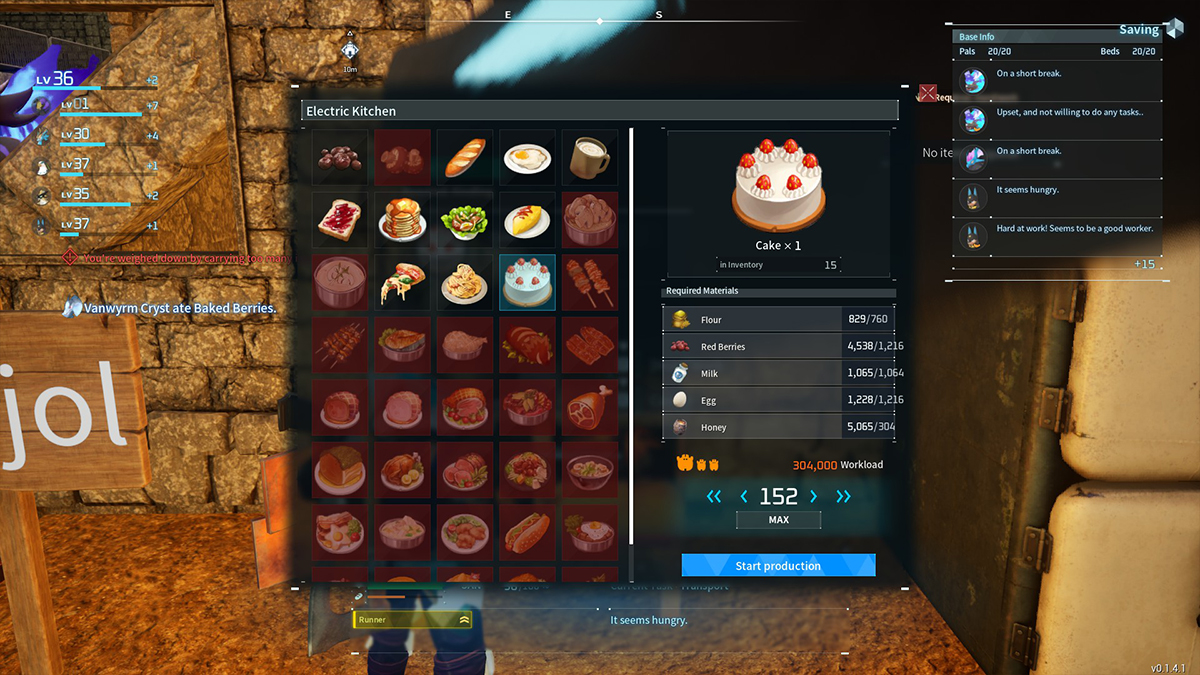The image size is (1200, 675).
Task: Select the bread loaf recipe
Action: pyautogui.click(x=464, y=158)
